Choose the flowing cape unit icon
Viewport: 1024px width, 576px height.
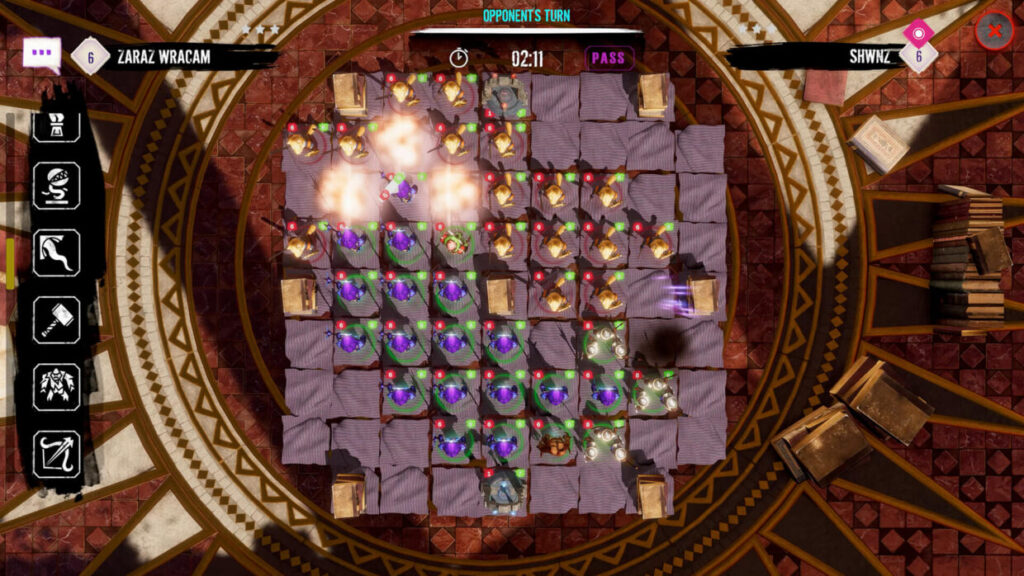coord(56,253)
